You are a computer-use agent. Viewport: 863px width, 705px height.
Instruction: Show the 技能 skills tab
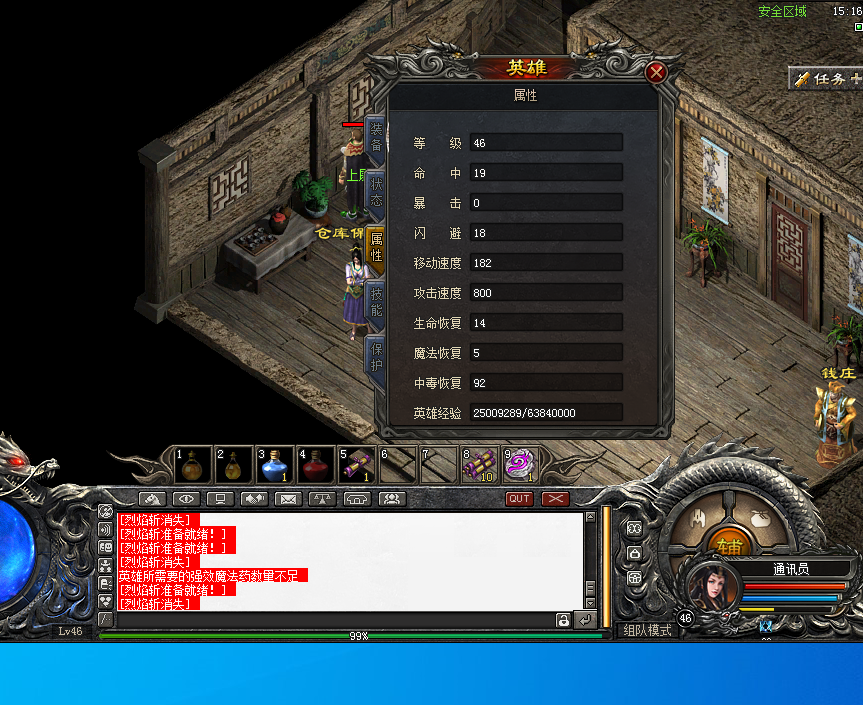click(376, 302)
